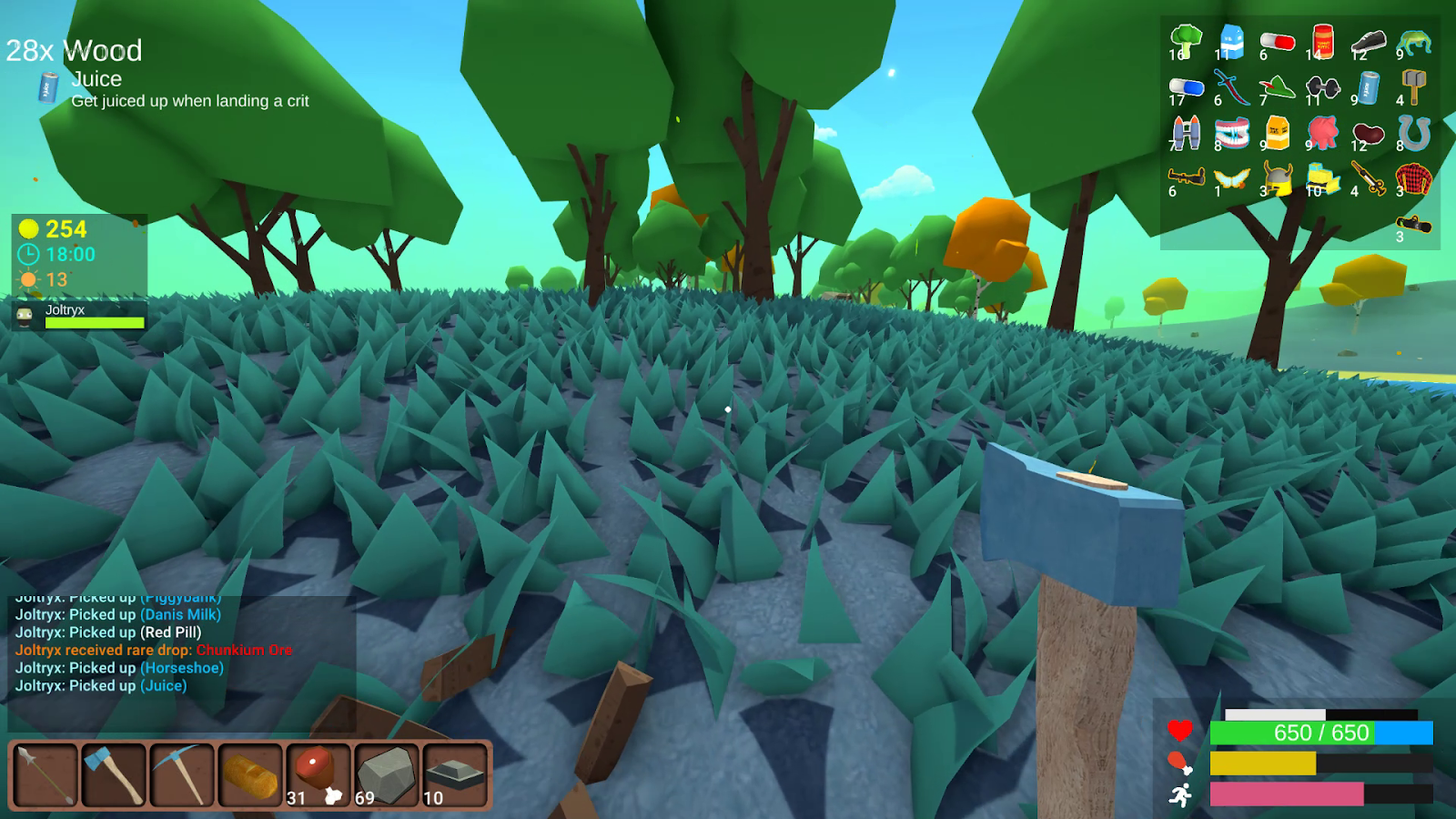Screen dimensions: 1456x819
Task: Select the rock stack of 69
Action: coord(387,774)
